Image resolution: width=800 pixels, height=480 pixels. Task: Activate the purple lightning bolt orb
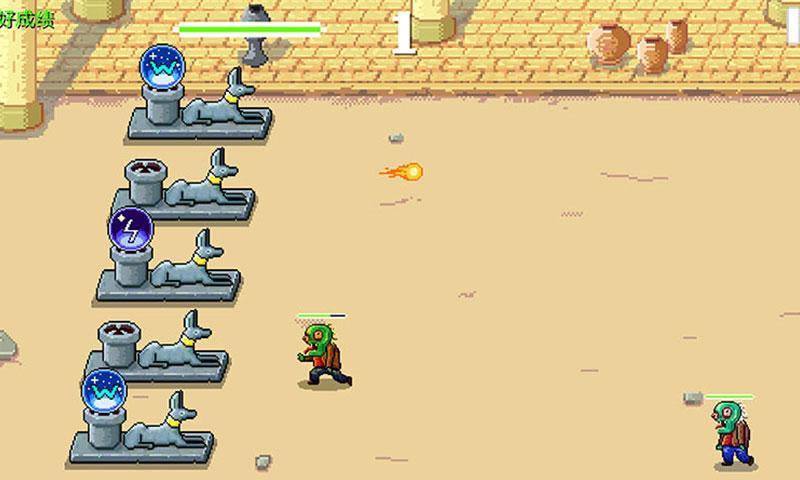click(130, 229)
